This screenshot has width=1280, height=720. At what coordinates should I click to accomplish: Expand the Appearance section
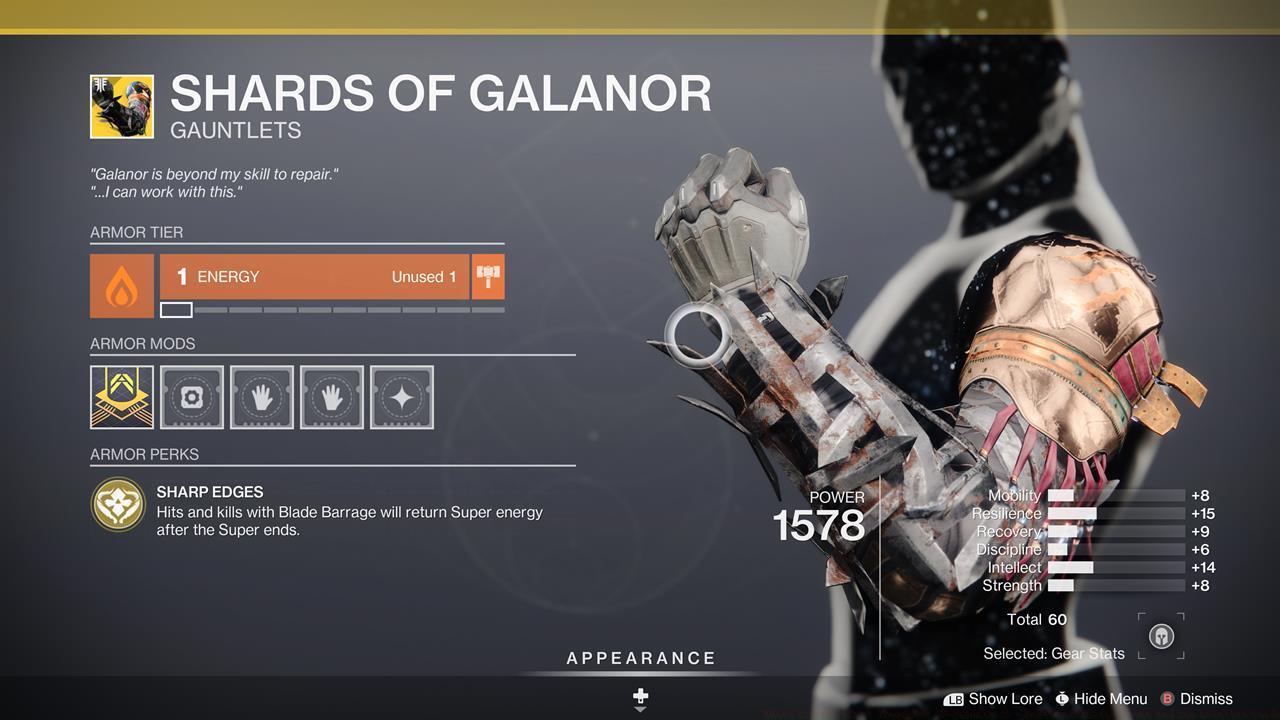[640, 659]
